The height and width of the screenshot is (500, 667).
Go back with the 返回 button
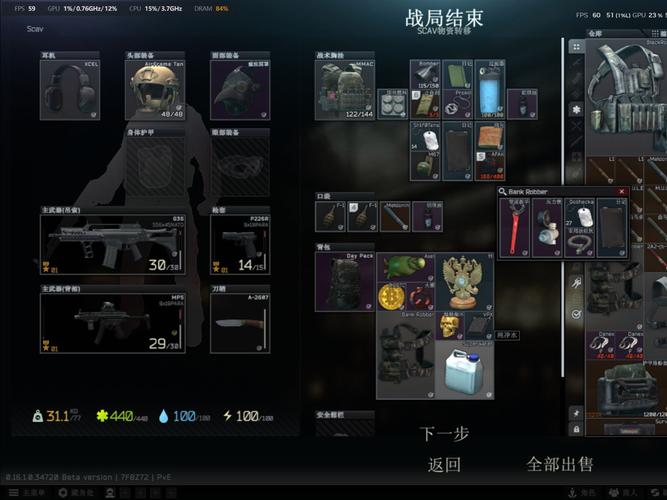coord(444,464)
